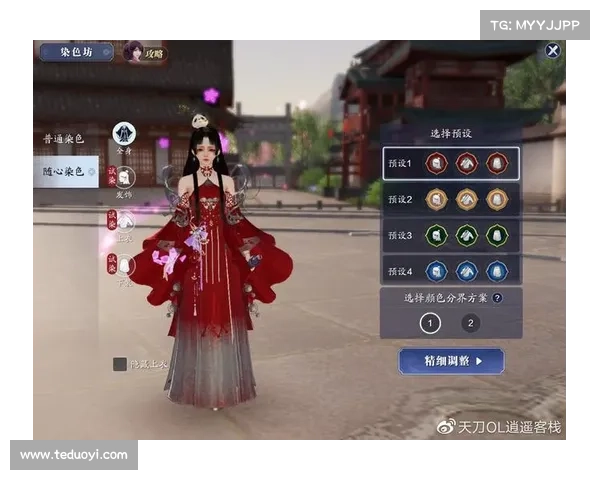Select the 全身 full-body dye icon
This screenshot has width=600, height=480.
pos(124,134)
